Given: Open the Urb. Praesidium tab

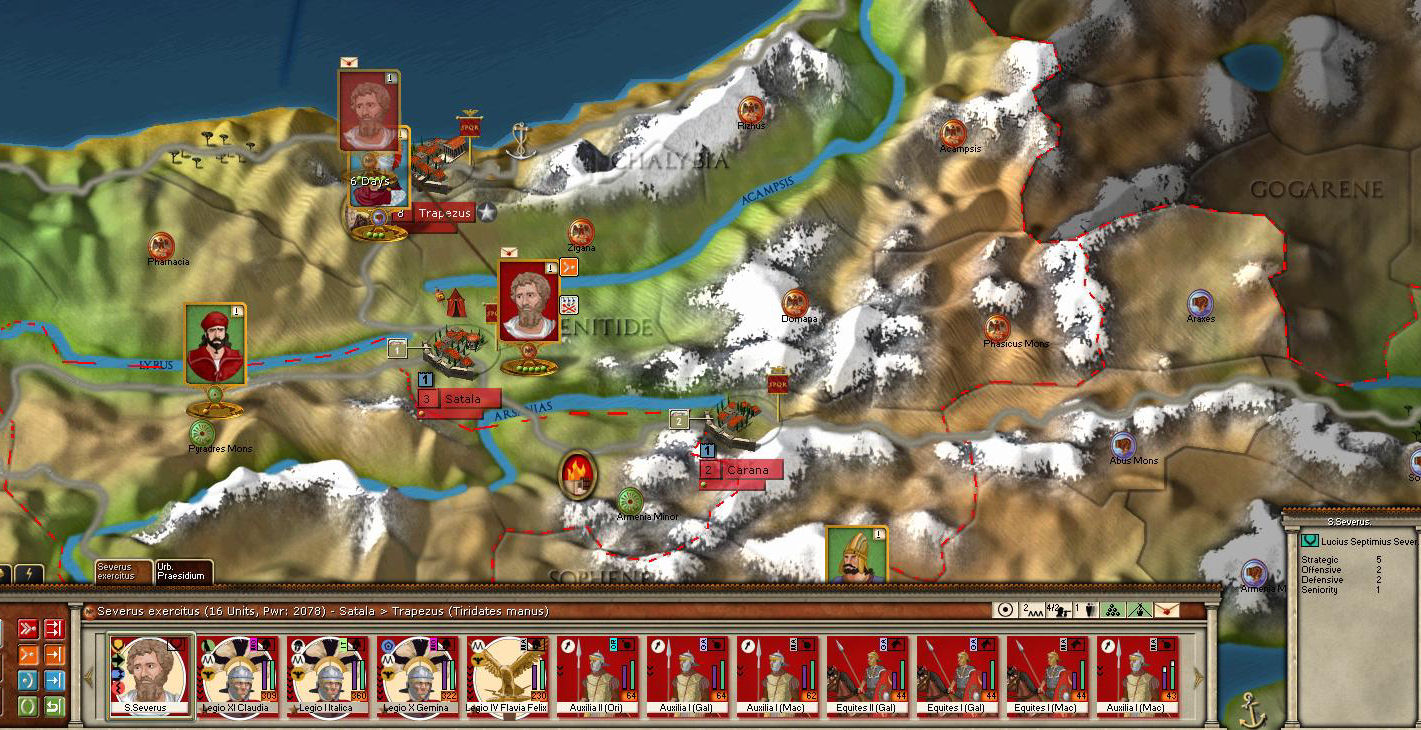Looking at the screenshot, I should (x=182, y=571).
